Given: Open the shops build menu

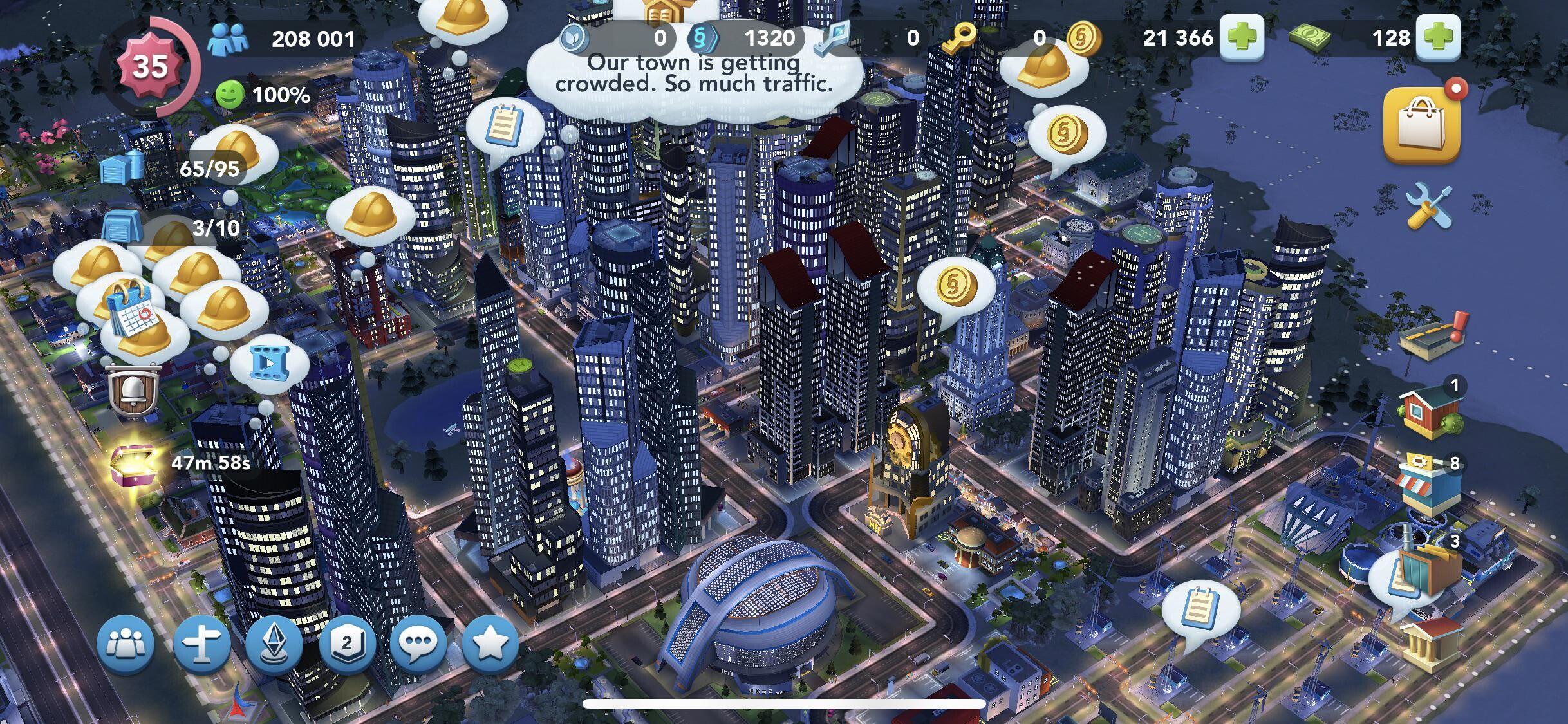Looking at the screenshot, I should pyautogui.click(x=1428, y=487).
